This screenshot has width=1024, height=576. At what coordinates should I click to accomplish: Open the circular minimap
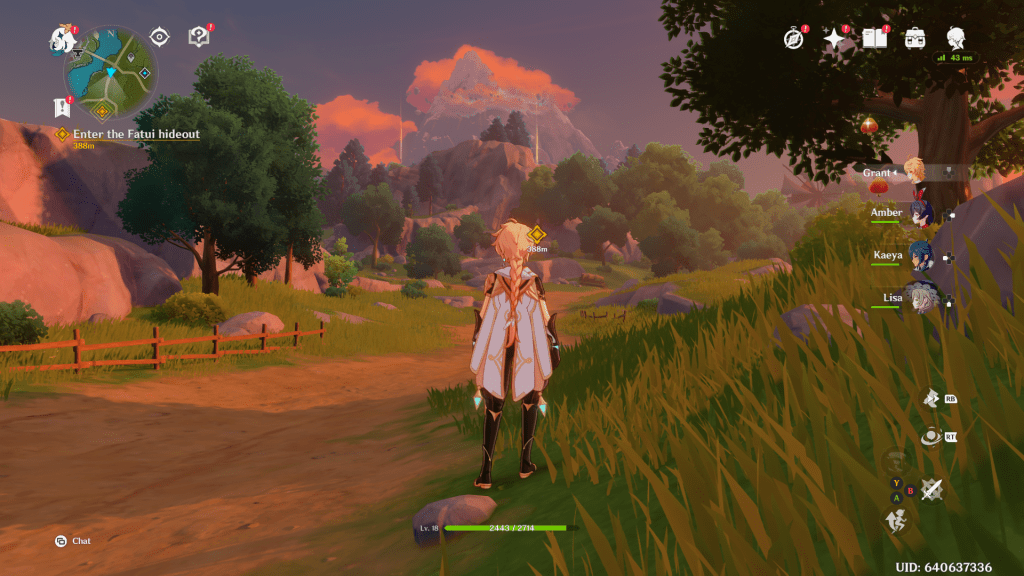[110, 72]
